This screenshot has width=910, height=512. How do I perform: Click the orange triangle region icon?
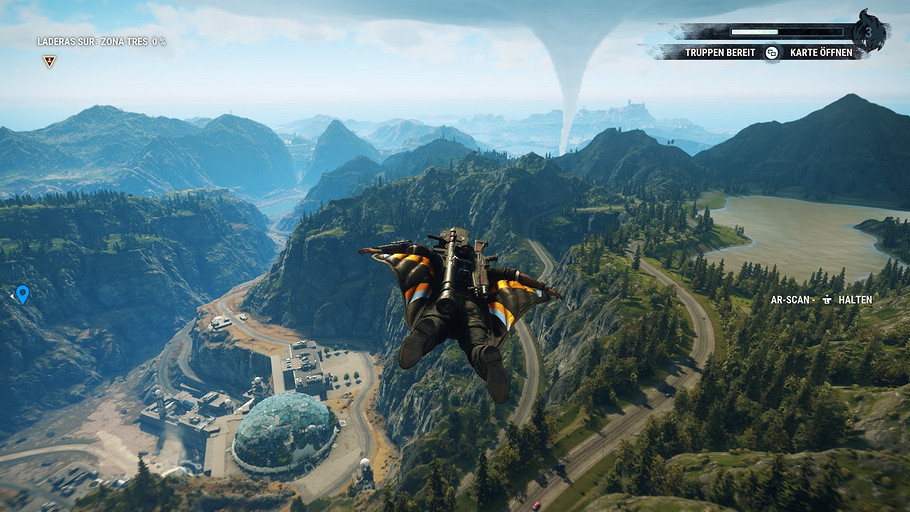click(x=49, y=61)
